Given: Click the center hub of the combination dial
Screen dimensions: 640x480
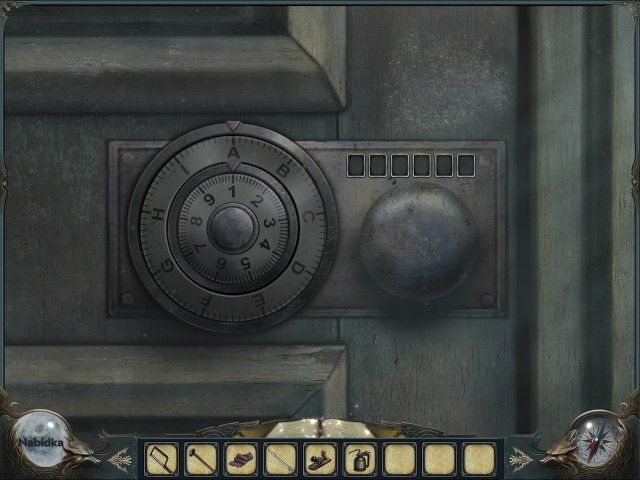Looking at the screenshot, I should point(232,228).
